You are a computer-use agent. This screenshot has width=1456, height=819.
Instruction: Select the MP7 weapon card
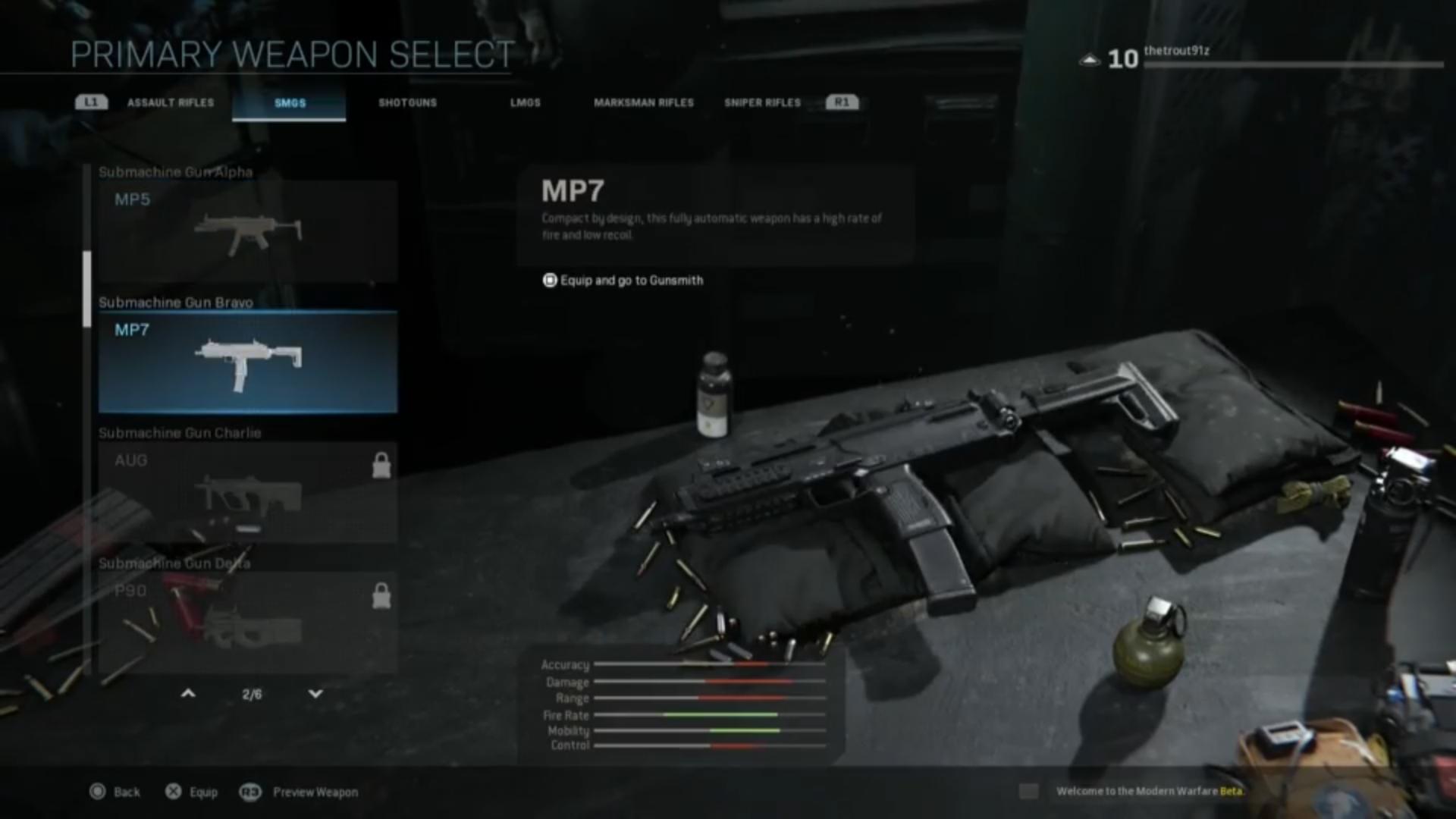(x=246, y=362)
